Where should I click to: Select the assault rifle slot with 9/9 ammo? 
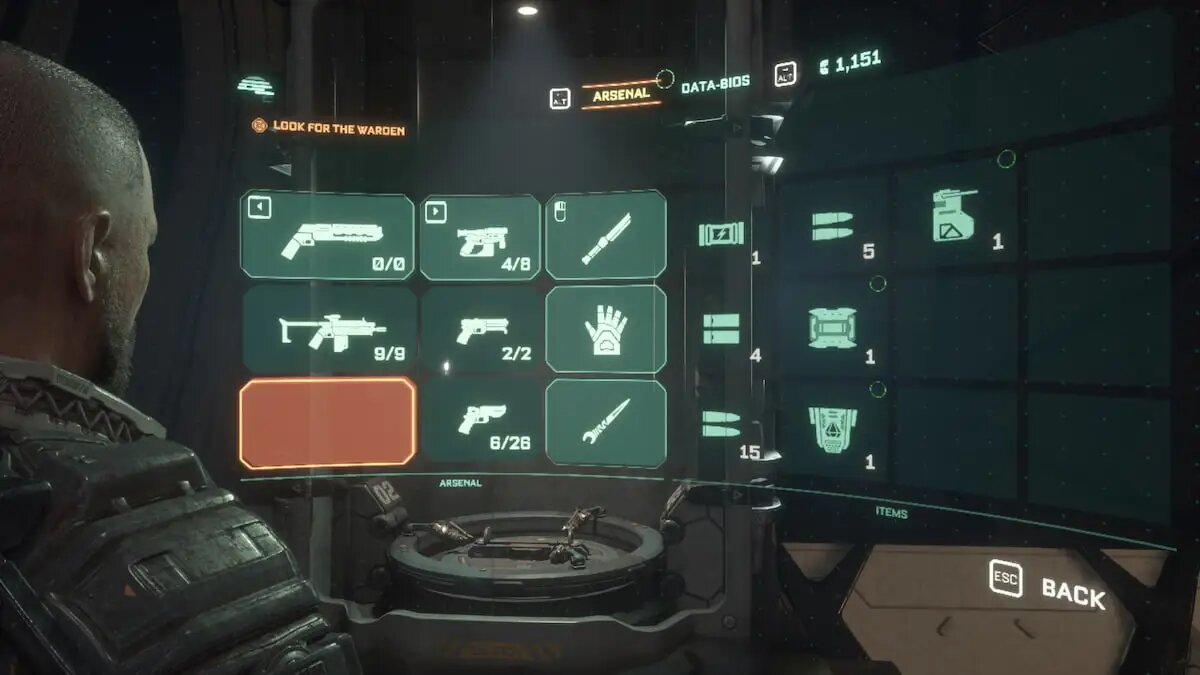(x=329, y=329)
